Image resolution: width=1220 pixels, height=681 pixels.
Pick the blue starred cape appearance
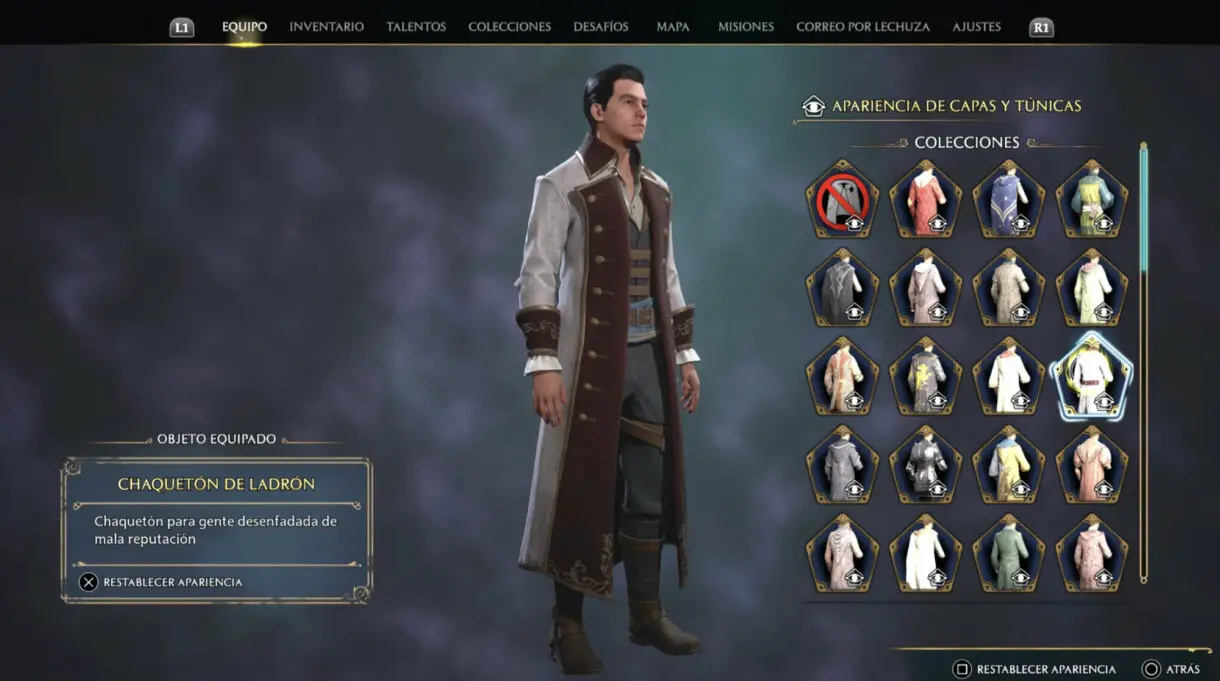1008,200
